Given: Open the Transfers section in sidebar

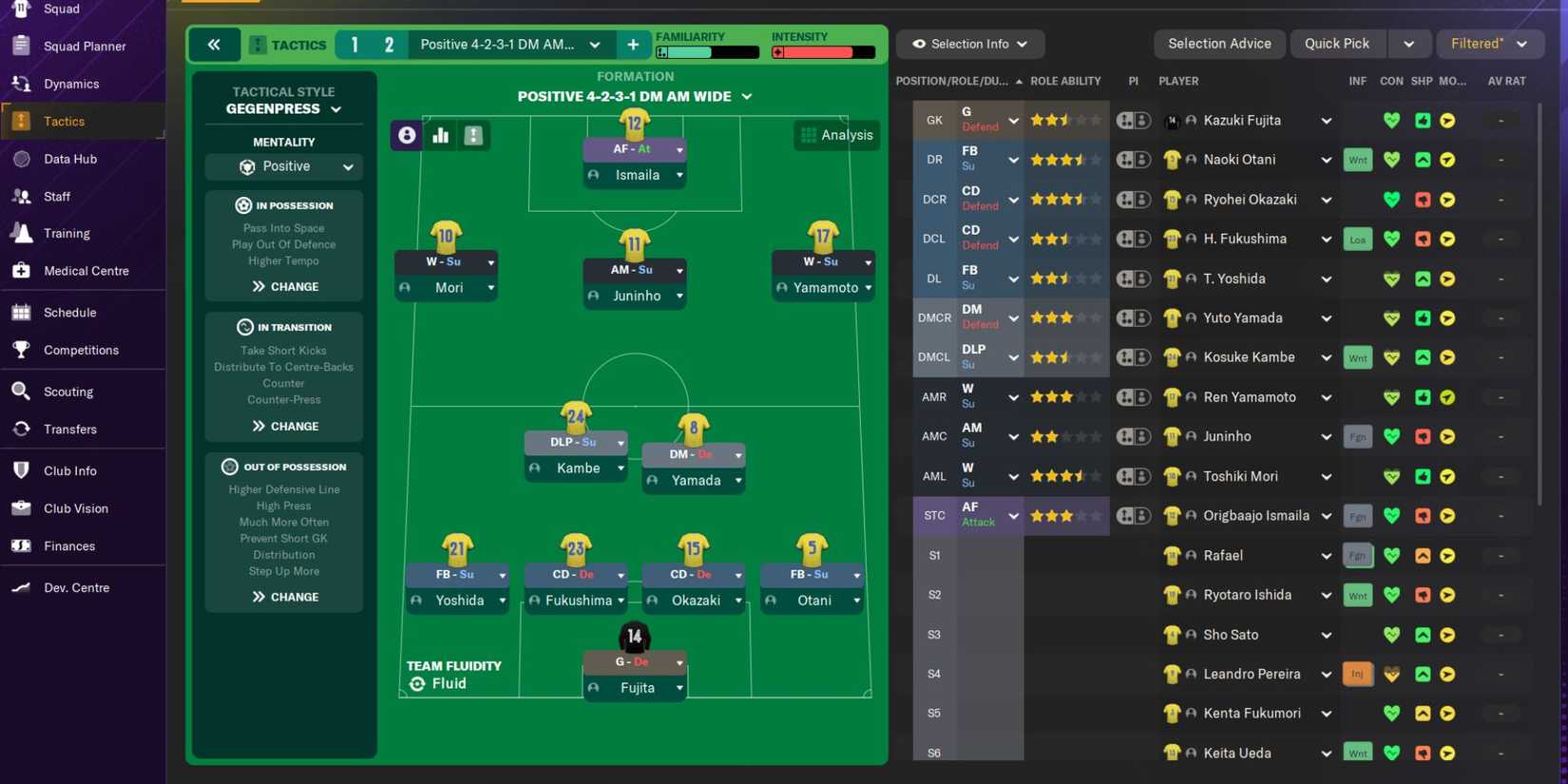Looking at the screenshot, I should click(x=70, y=429).
